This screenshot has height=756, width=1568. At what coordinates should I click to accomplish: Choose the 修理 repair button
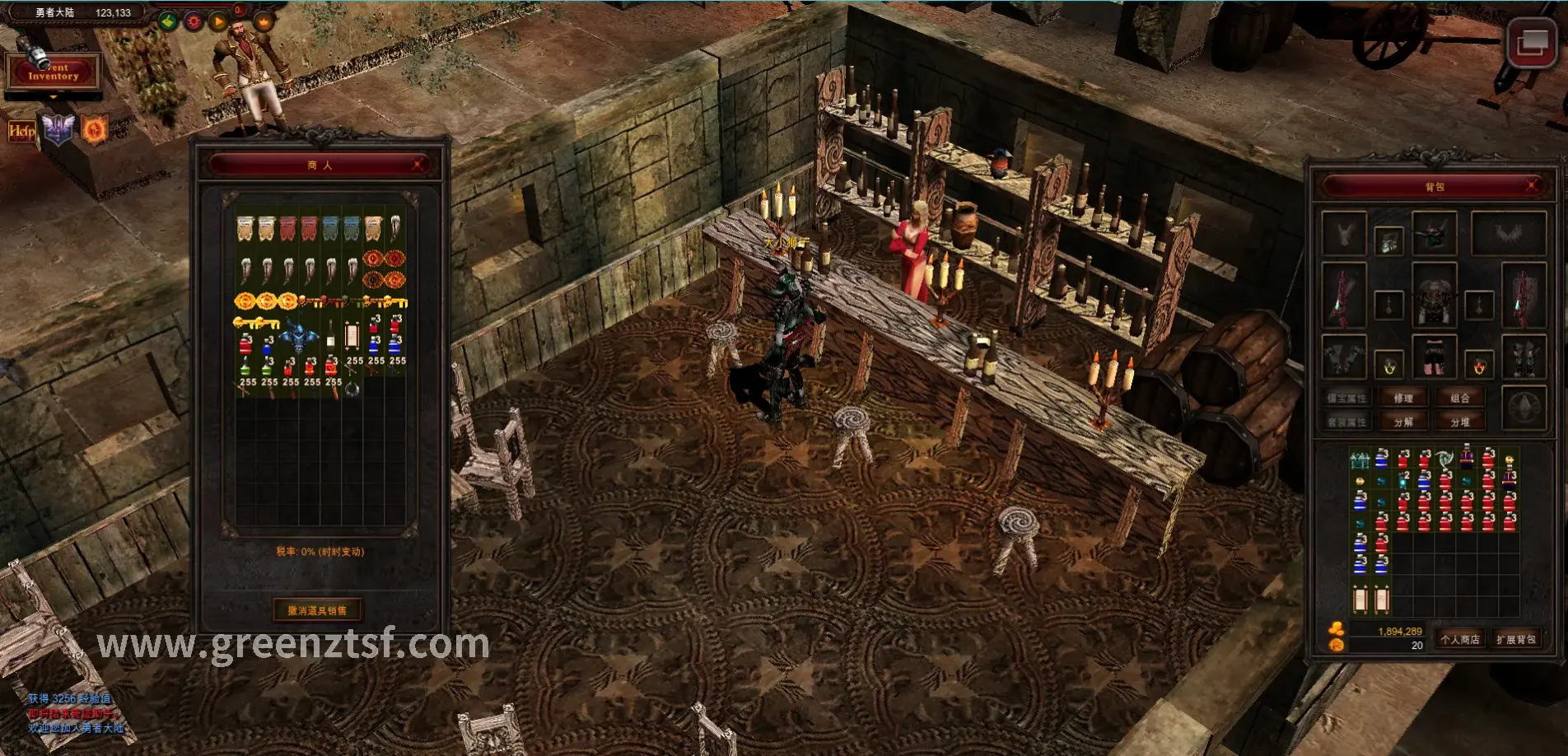click(1403, 399)
